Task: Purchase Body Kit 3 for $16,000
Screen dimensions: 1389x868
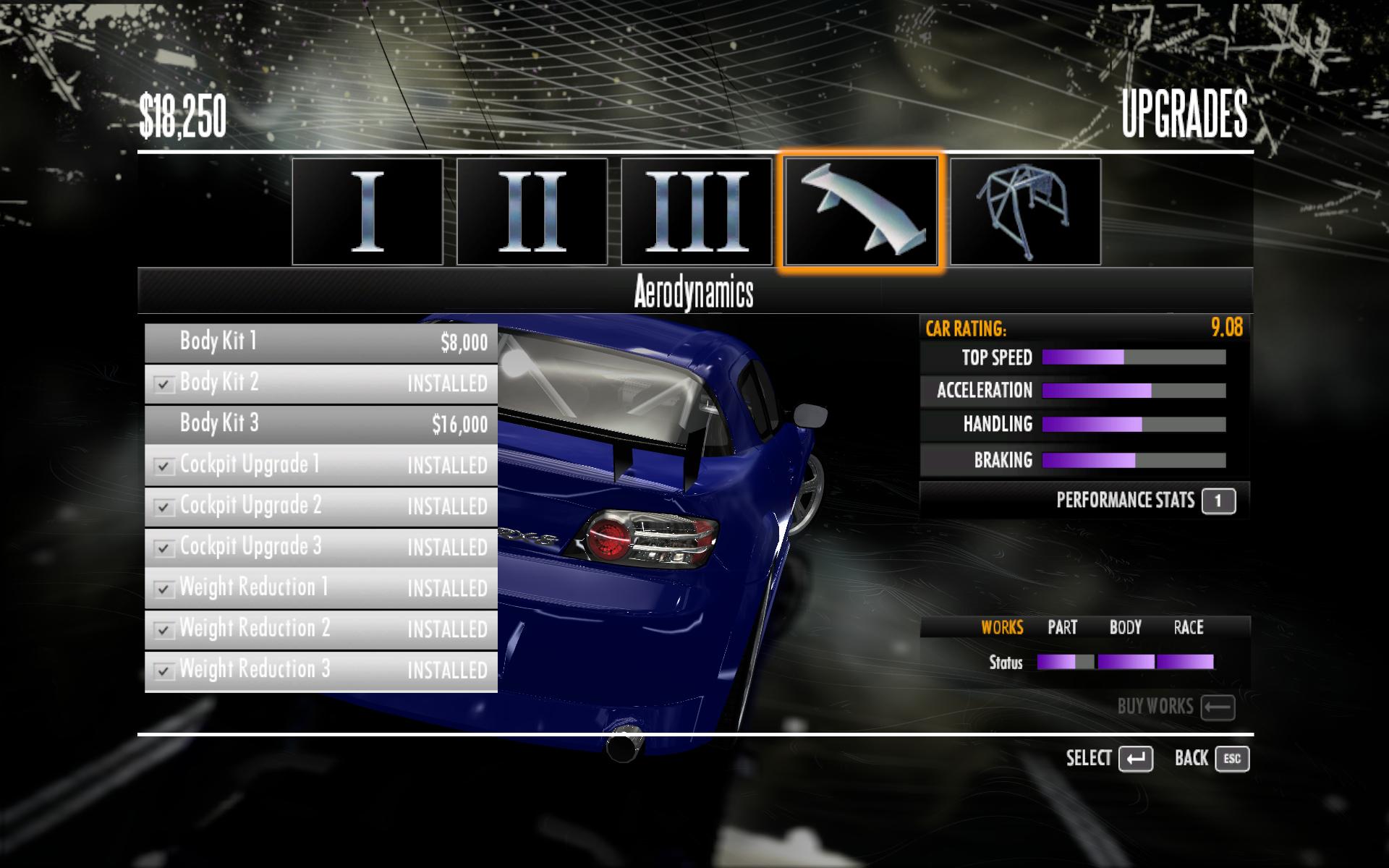Action: click(321, 424)
